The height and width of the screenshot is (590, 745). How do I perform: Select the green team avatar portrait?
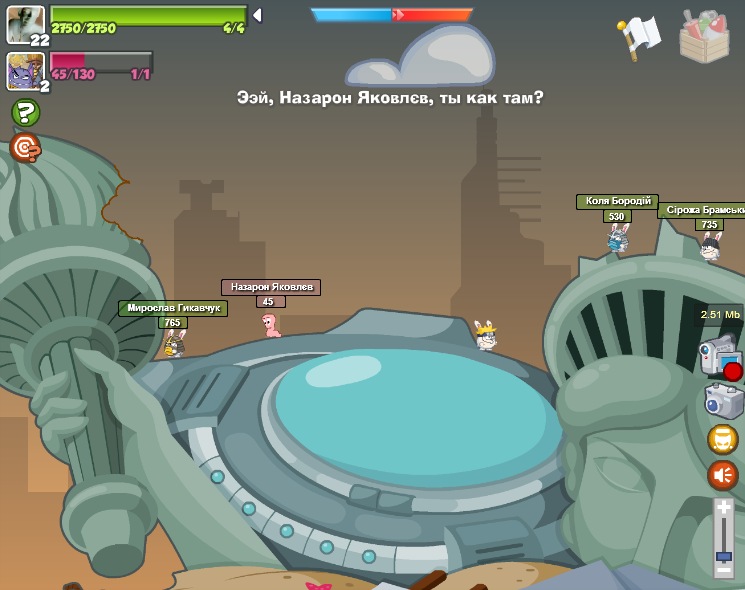point(25,24)
